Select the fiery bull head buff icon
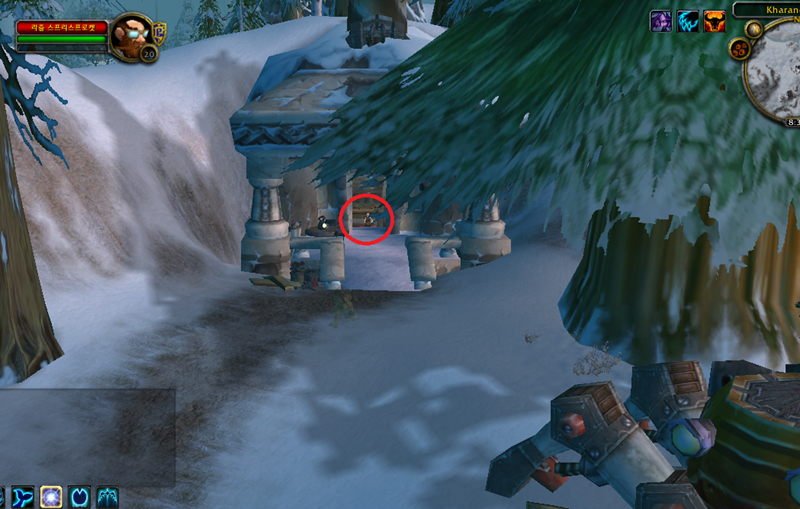Screen dimensions: 800x509 714,21
